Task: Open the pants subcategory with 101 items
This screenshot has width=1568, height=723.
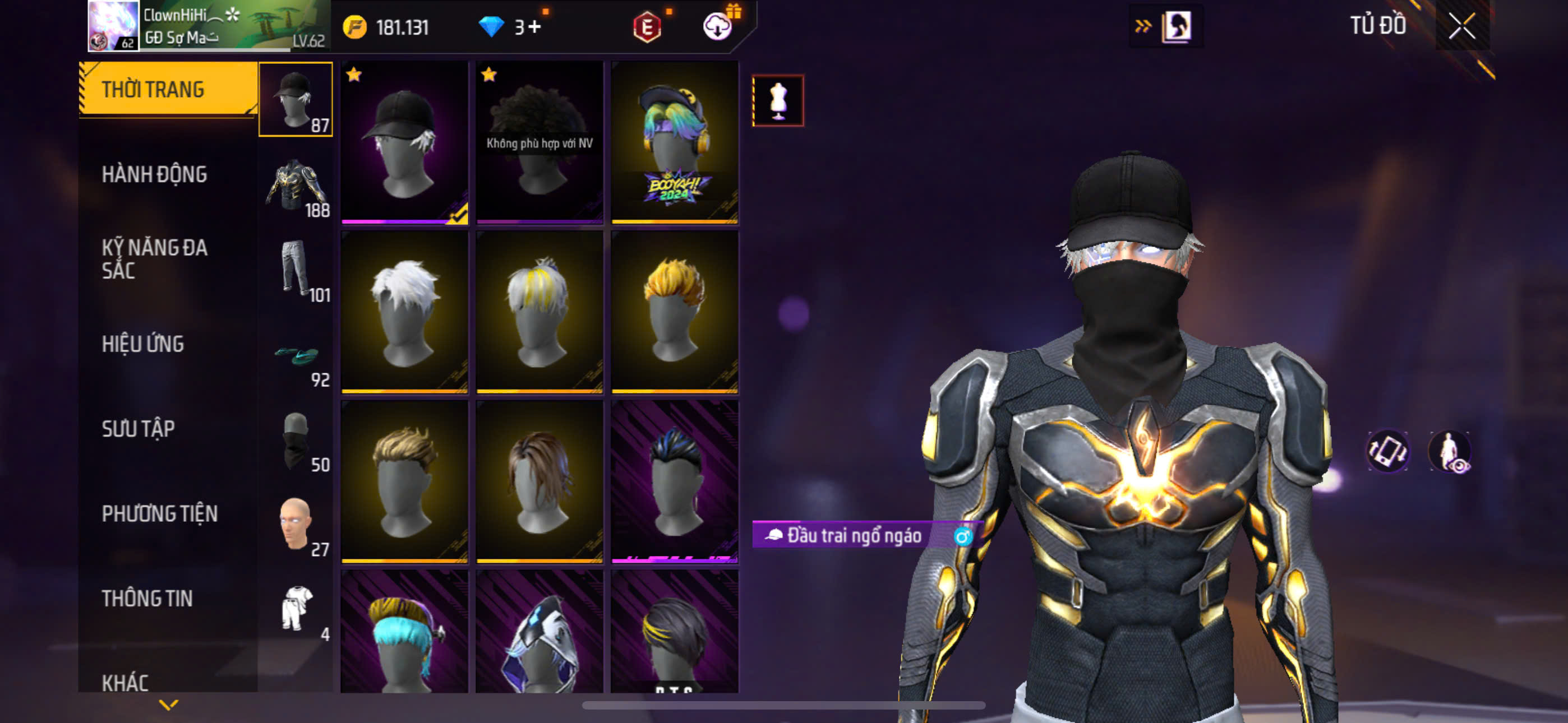Action: point(296,270)
